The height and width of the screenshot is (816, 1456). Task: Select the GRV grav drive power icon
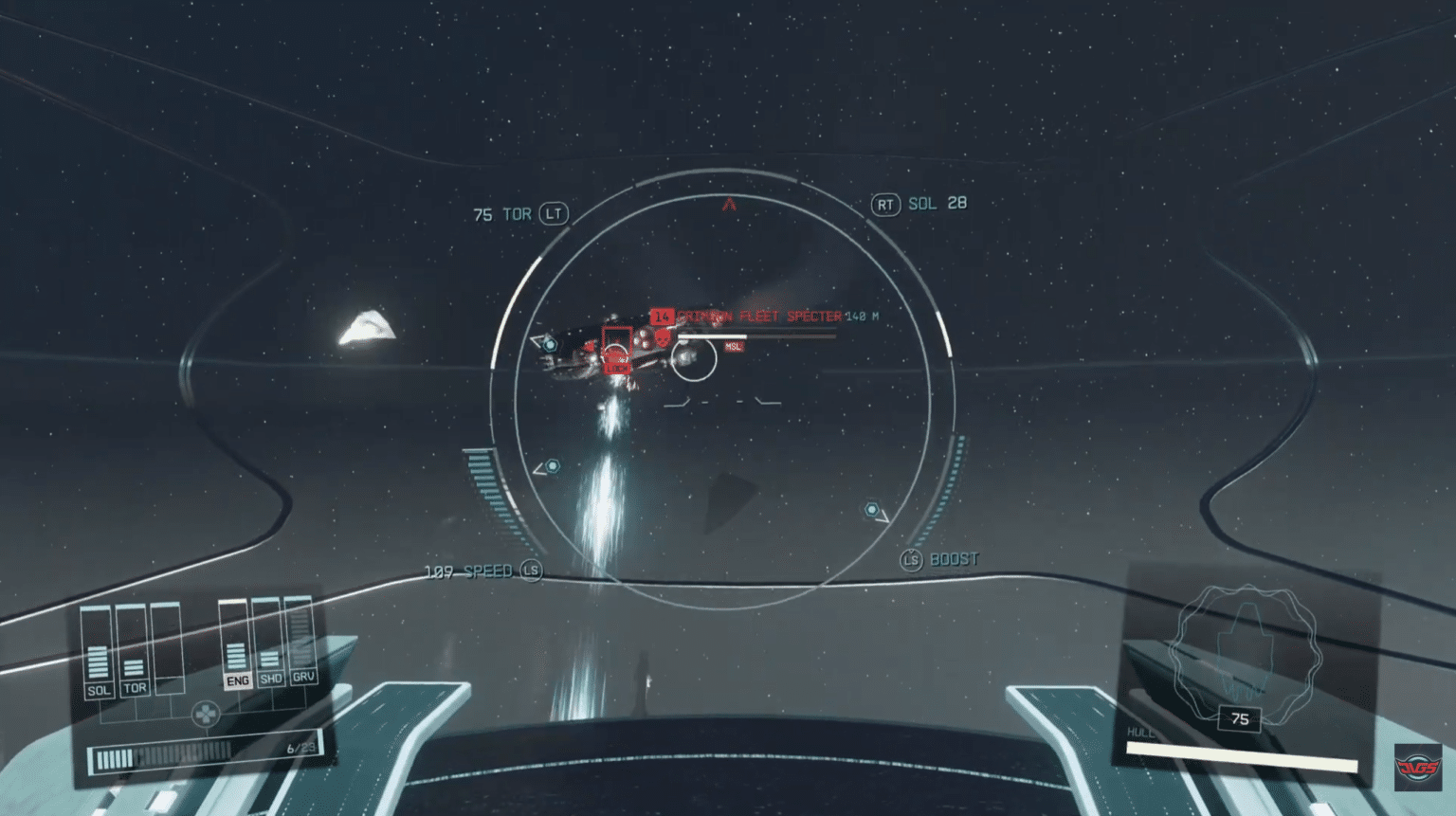coord(304,677)
